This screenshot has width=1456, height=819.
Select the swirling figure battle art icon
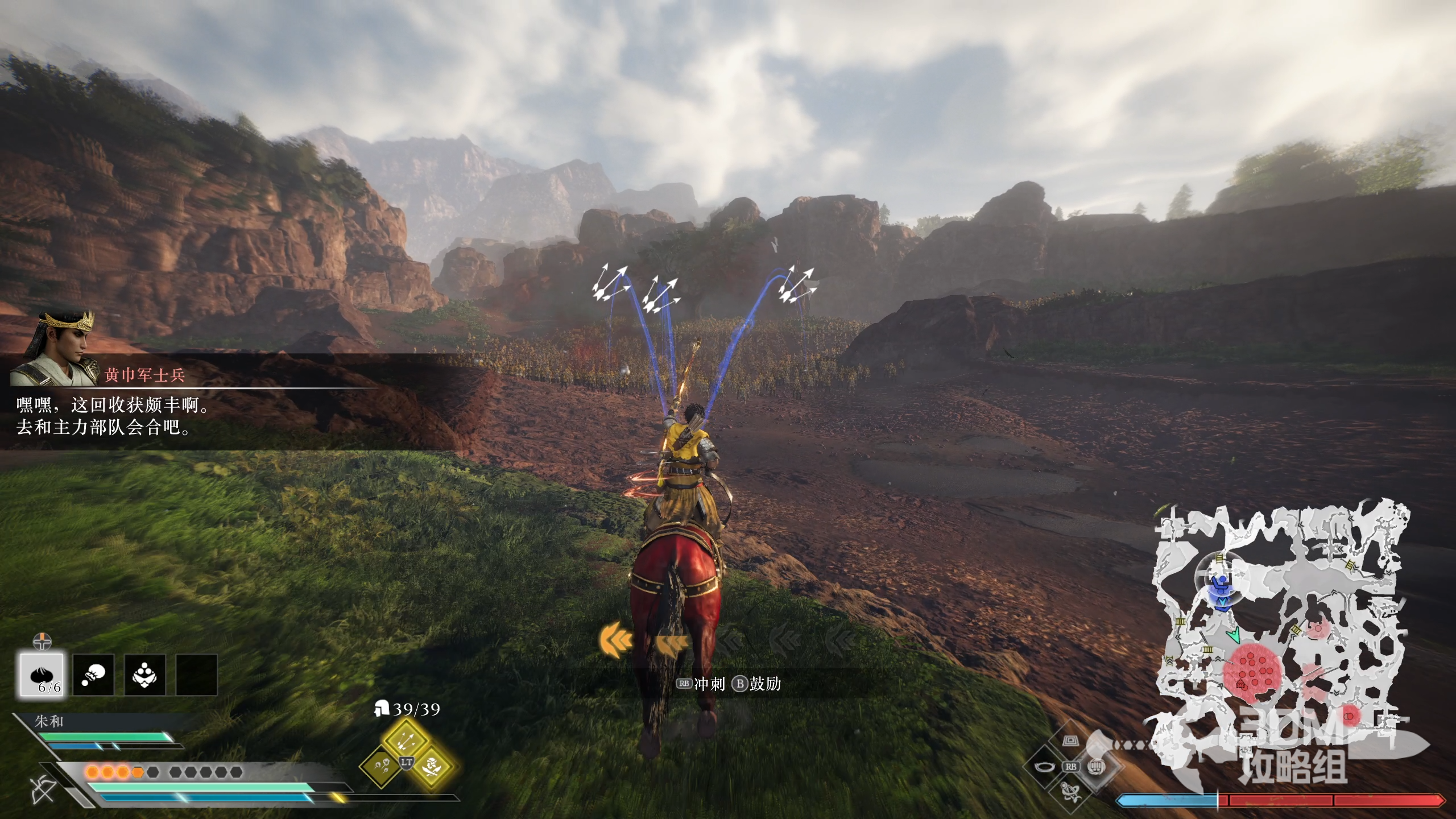click(x=1071, y=792)
